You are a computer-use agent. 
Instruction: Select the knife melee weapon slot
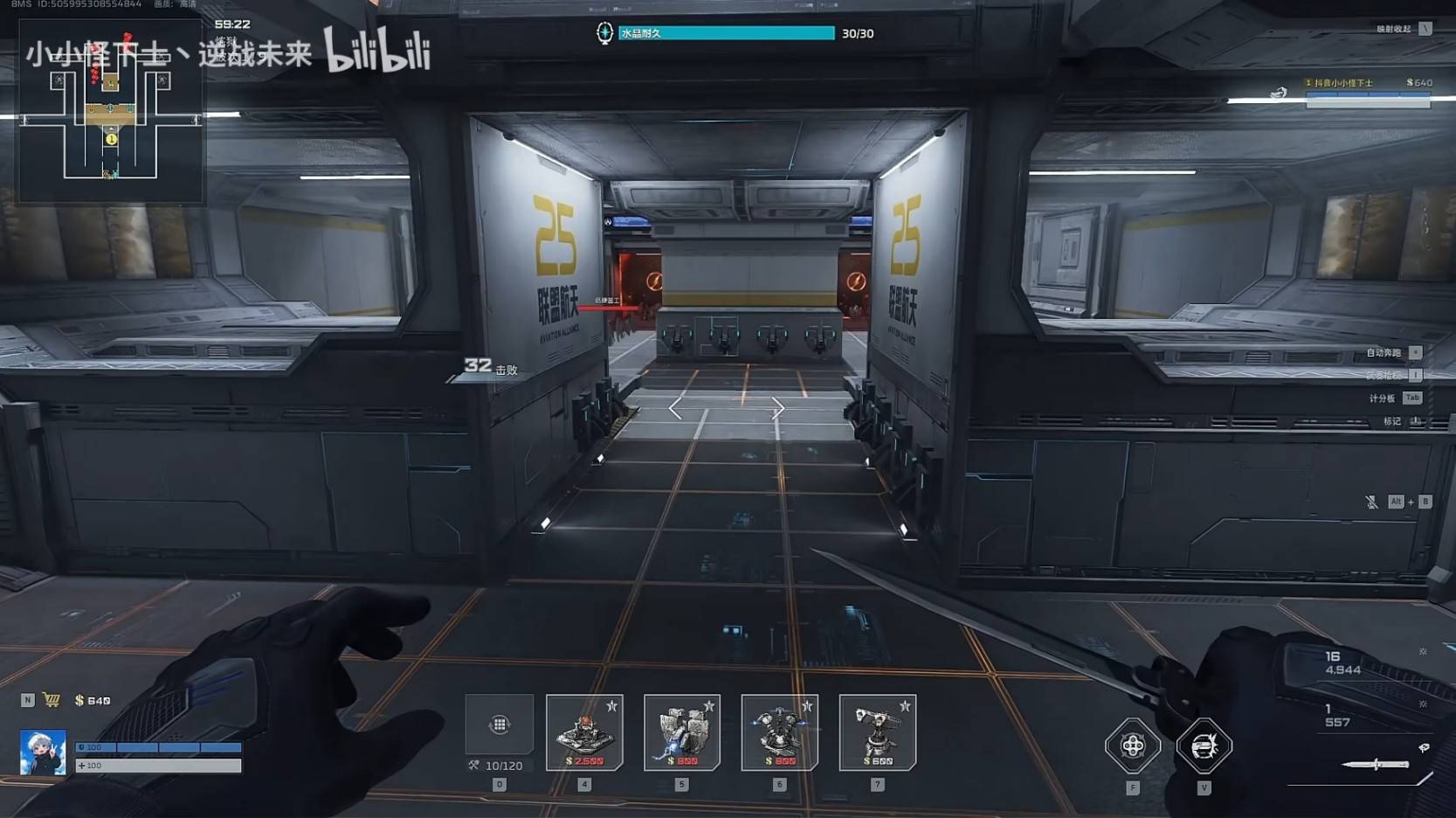tap(1376, 765)
